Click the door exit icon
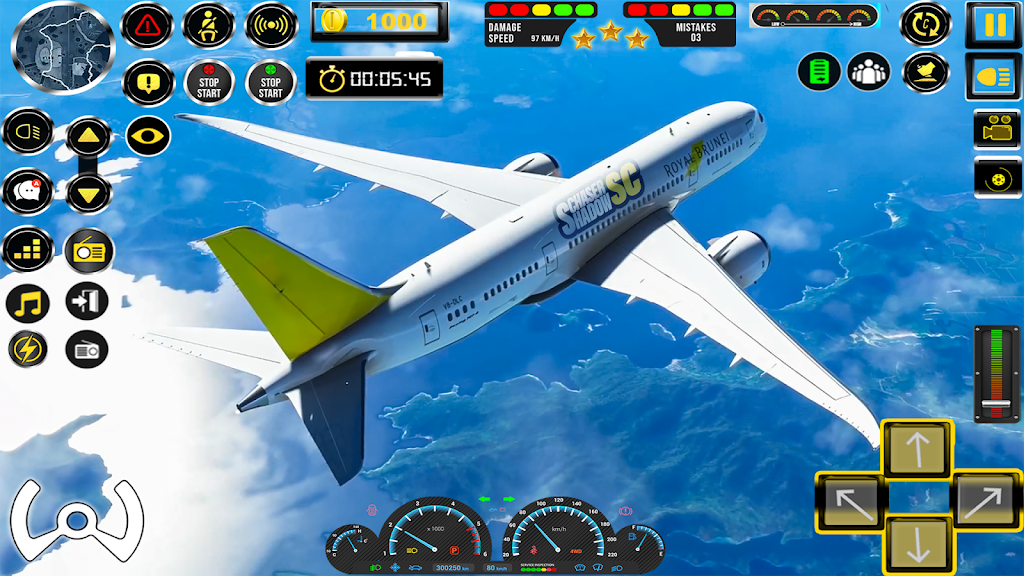This screenshot has height=576, width=1024. pyautogui.click(x=87, y=301)
